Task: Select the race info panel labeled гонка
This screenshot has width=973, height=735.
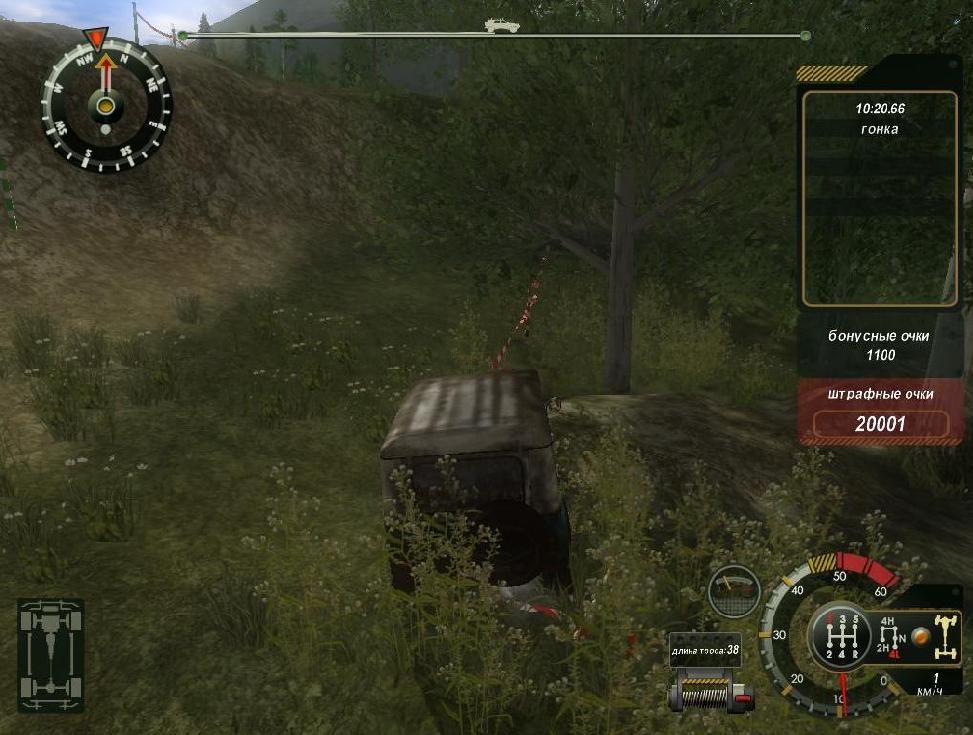Action: coord(879,198)
